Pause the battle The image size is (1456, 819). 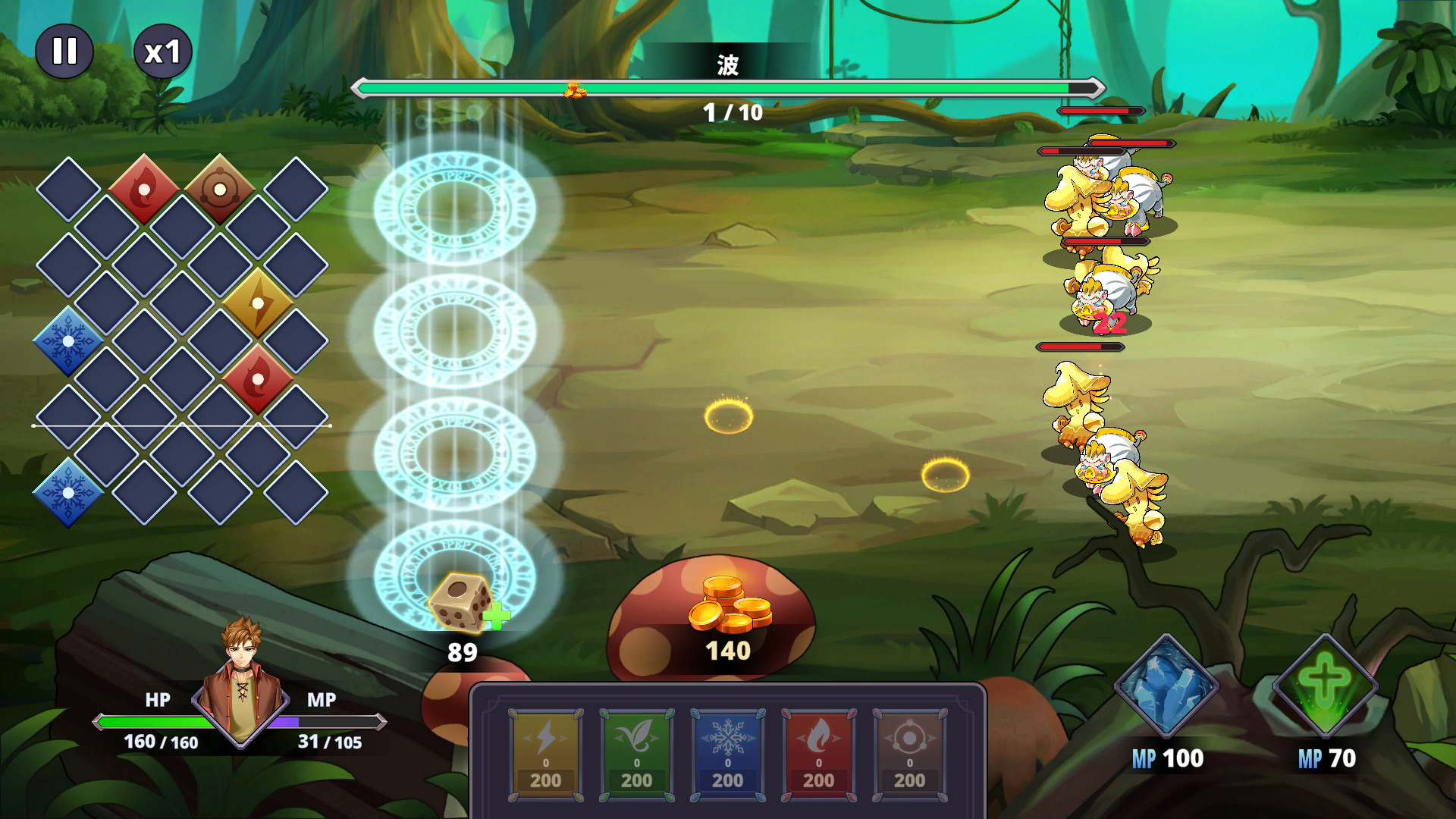[x=64, y=52]
